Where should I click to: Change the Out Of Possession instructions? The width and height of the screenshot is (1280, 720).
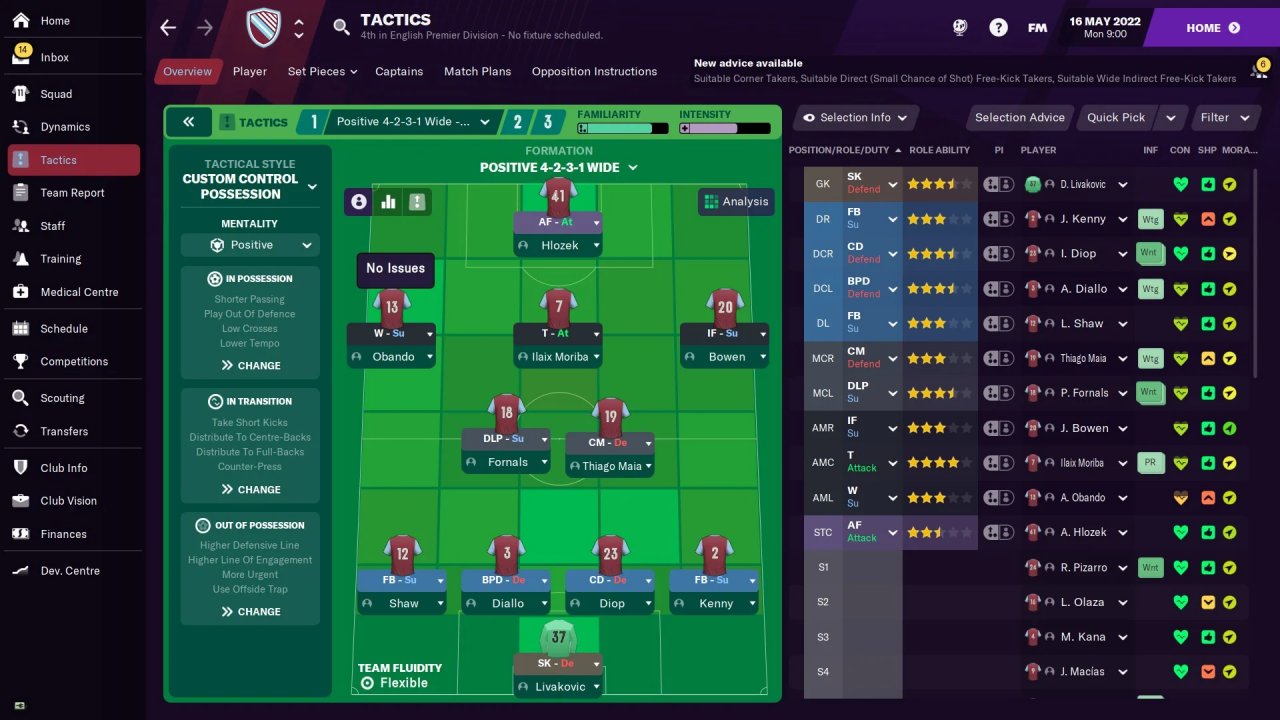(250, 612)
